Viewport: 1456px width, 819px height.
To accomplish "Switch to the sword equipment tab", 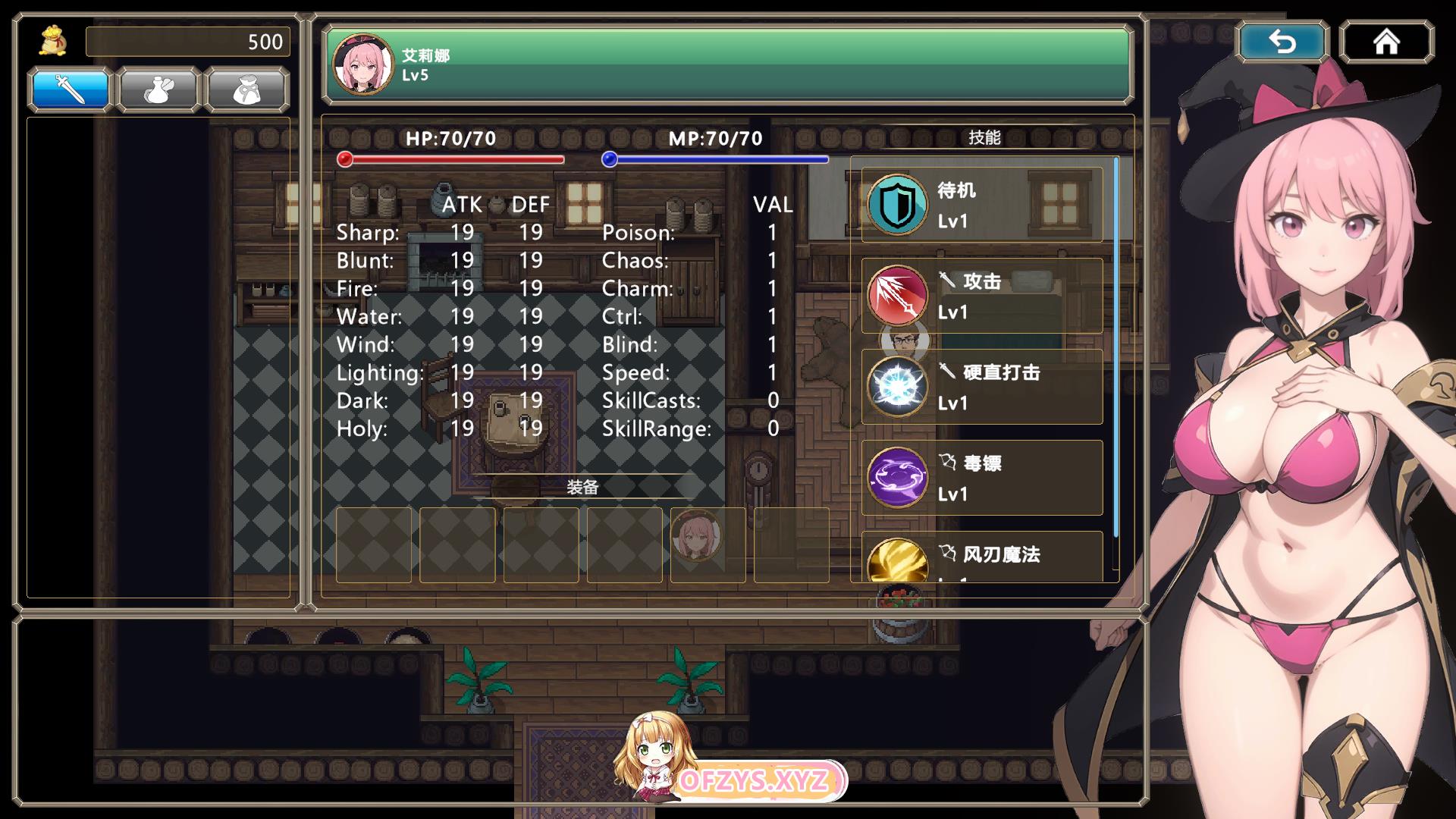I will pos(71,89).
